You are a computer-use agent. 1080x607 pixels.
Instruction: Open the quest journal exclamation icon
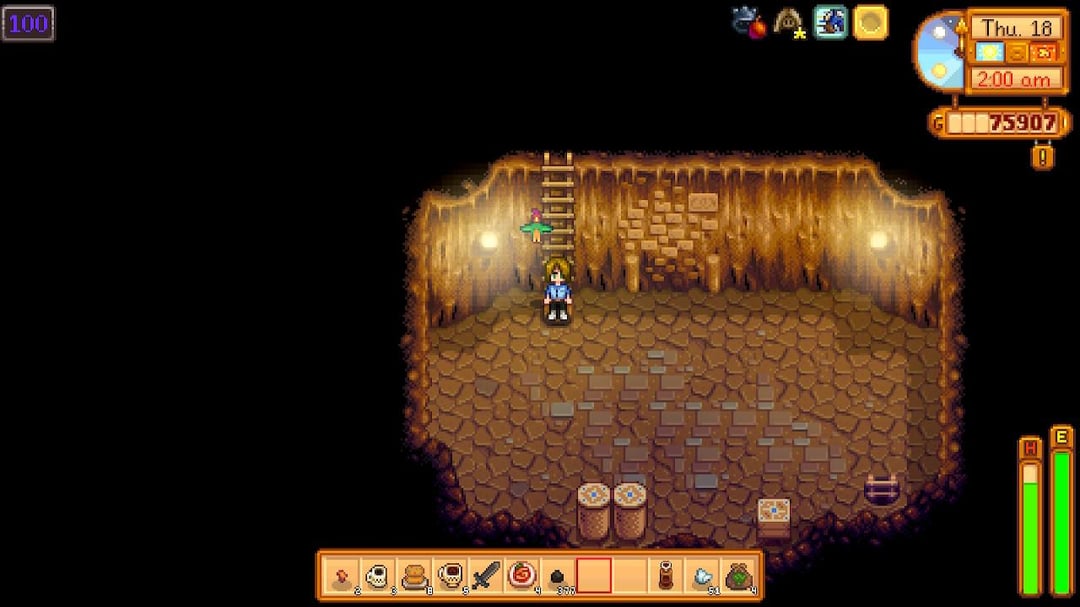(x=1043, y=156)
